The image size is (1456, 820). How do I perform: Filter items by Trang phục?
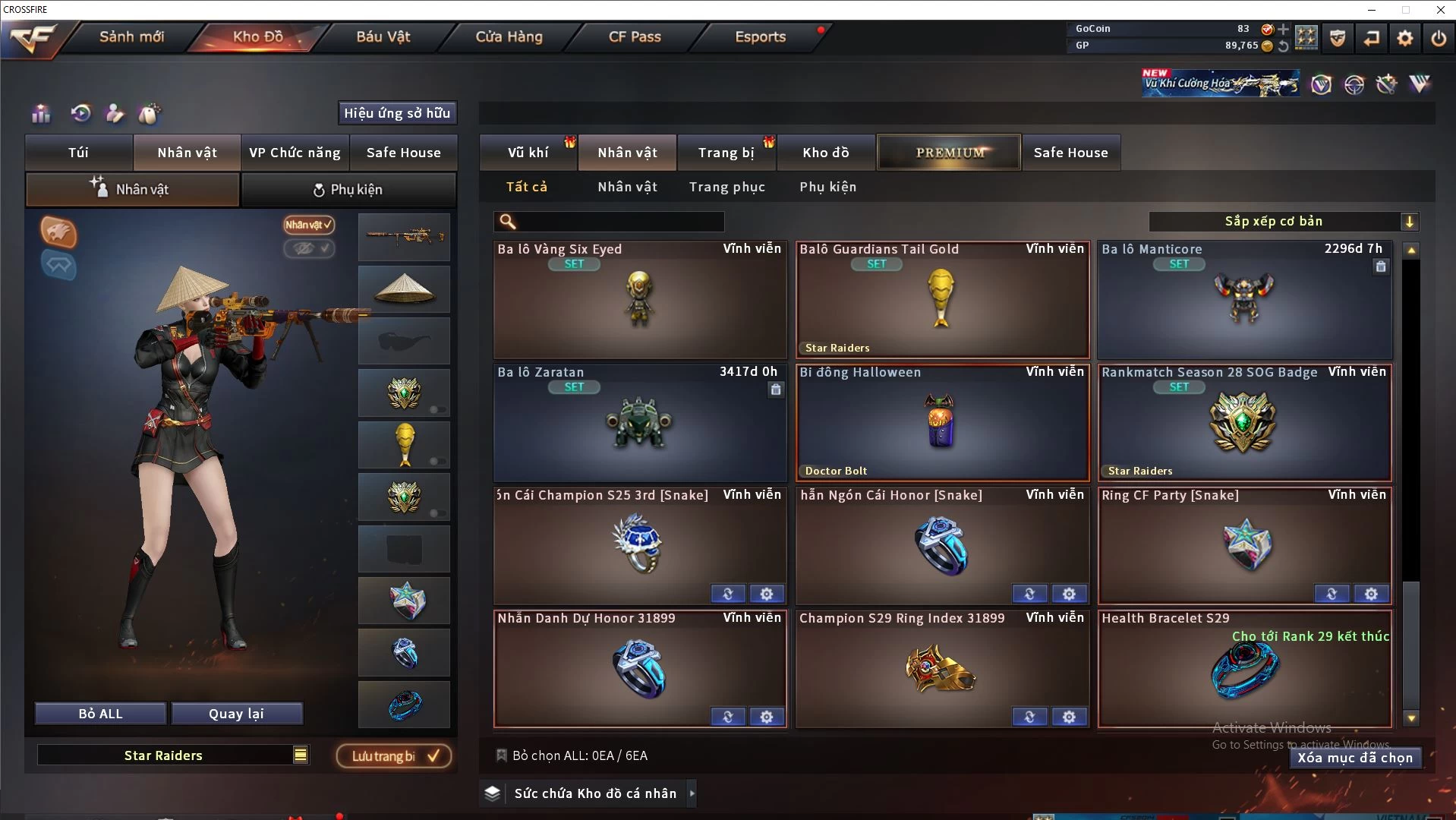[726, 187]
